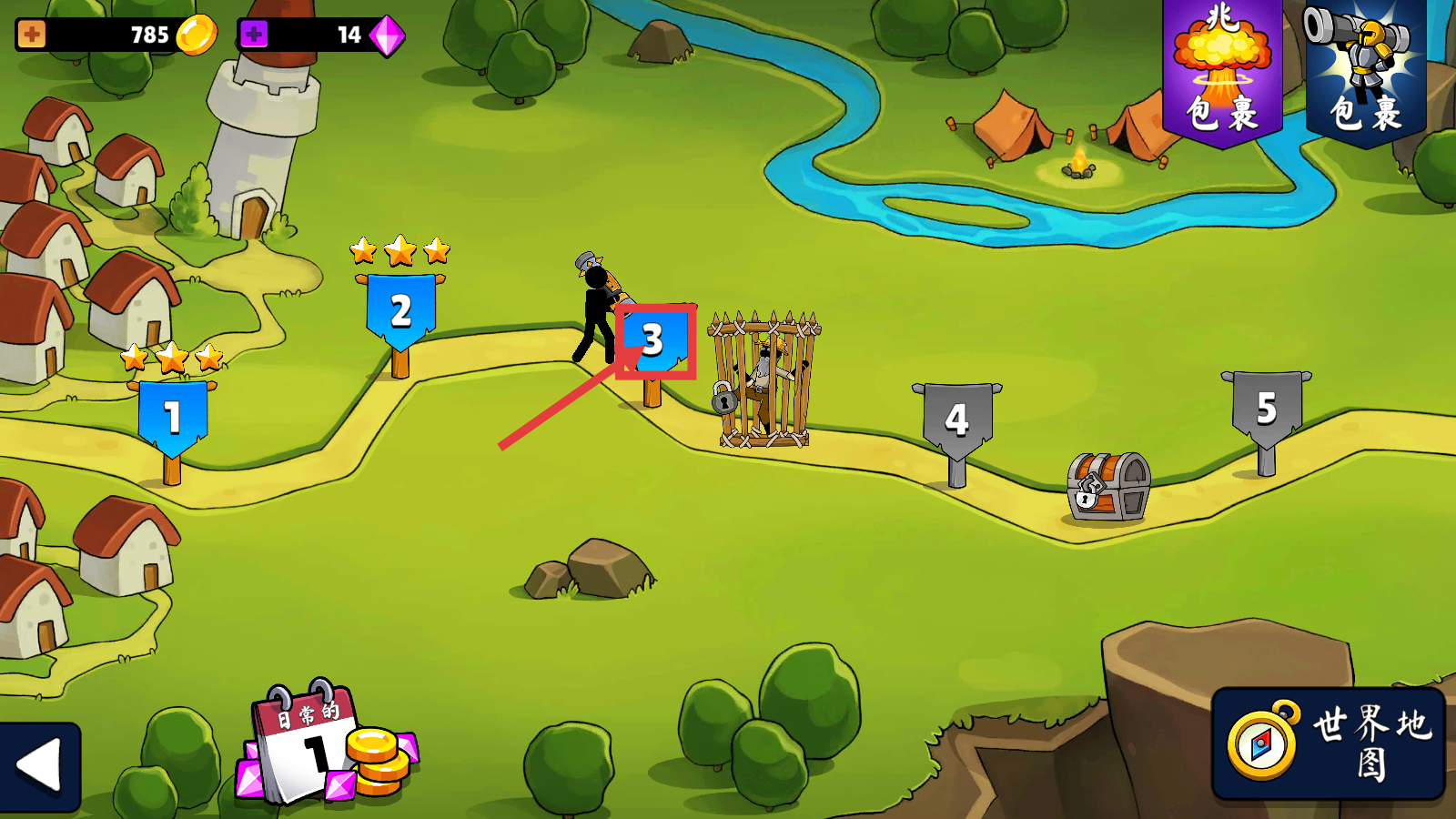Tap the purple plus to add gems
Image resolution: width=1456 pixels, height=819 pixels.
tap(254, 35)
